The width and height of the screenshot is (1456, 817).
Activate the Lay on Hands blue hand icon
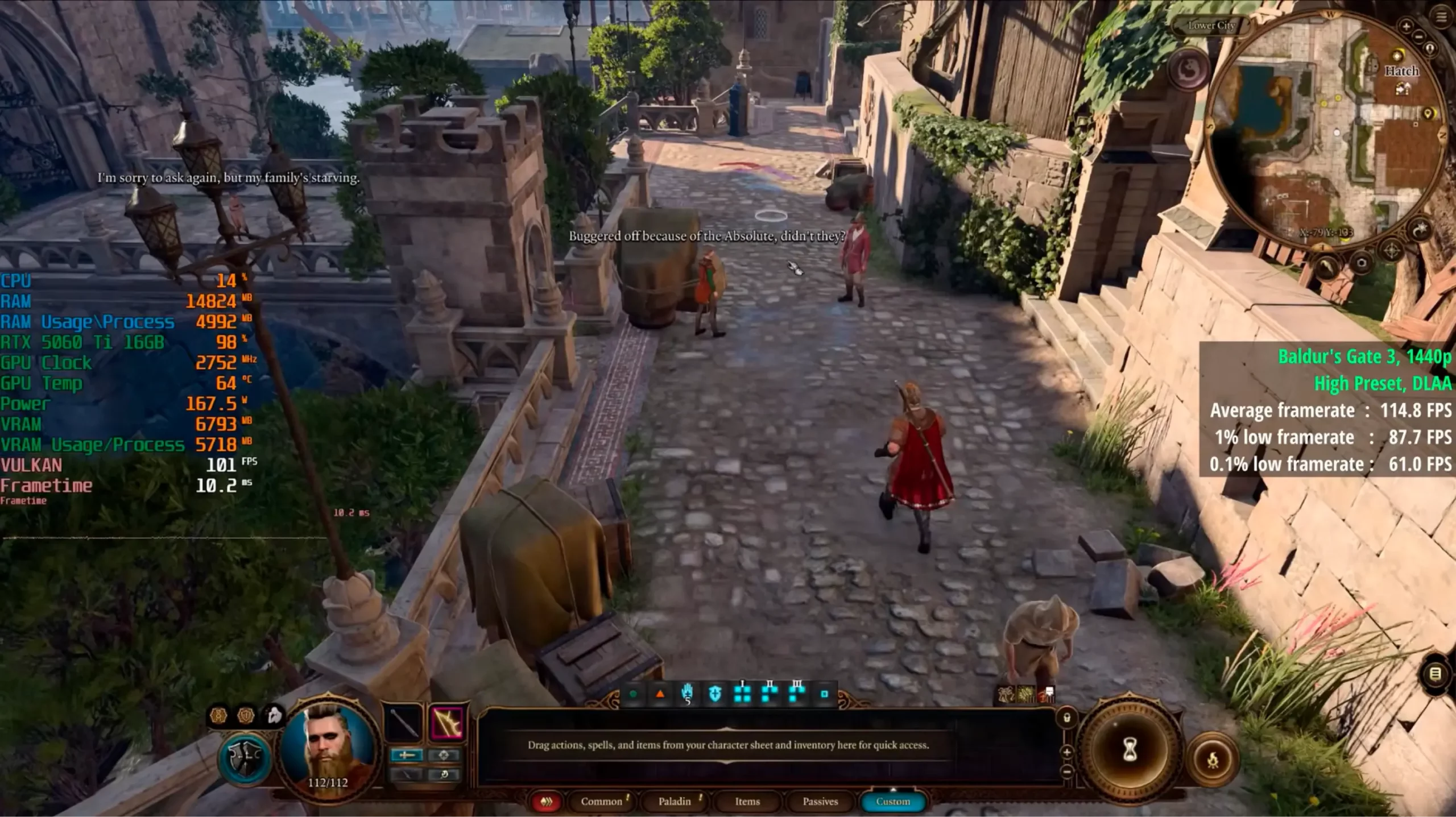[x=687, y=694]
